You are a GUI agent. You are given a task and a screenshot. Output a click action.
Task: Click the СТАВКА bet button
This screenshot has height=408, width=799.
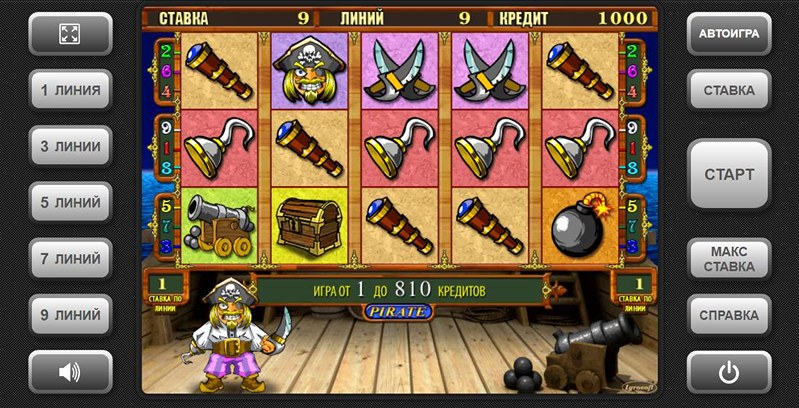tap(729, 90)
